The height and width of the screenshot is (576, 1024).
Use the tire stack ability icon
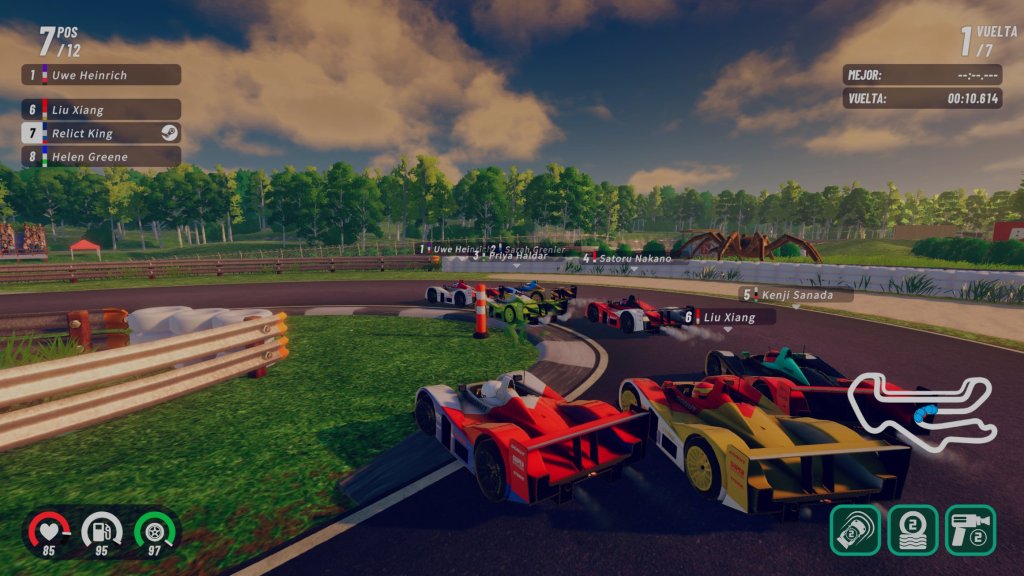coord(912,529)
